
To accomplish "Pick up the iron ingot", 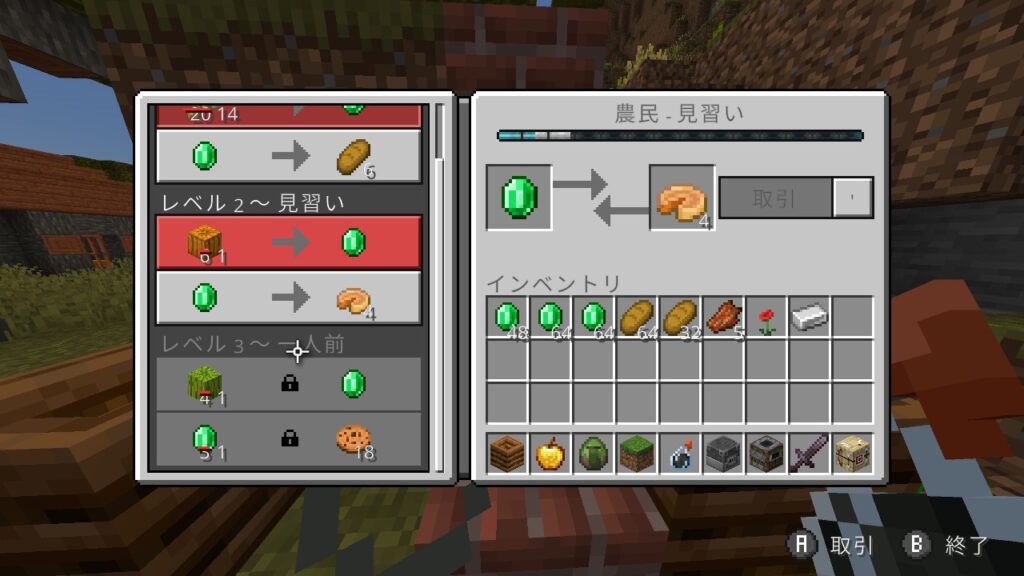I will [809, 317].
